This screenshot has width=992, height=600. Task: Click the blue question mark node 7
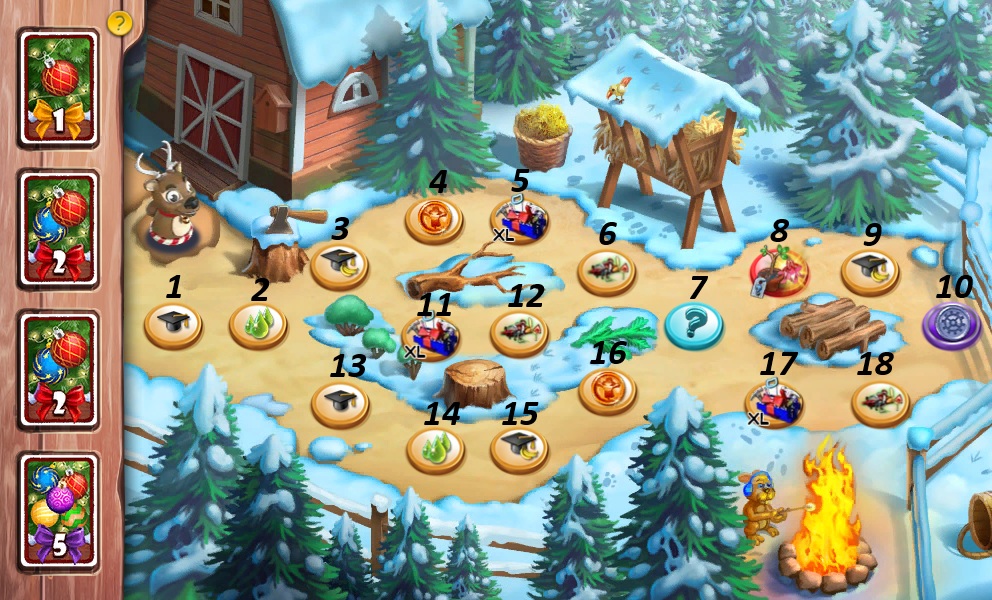coord(694,325)
